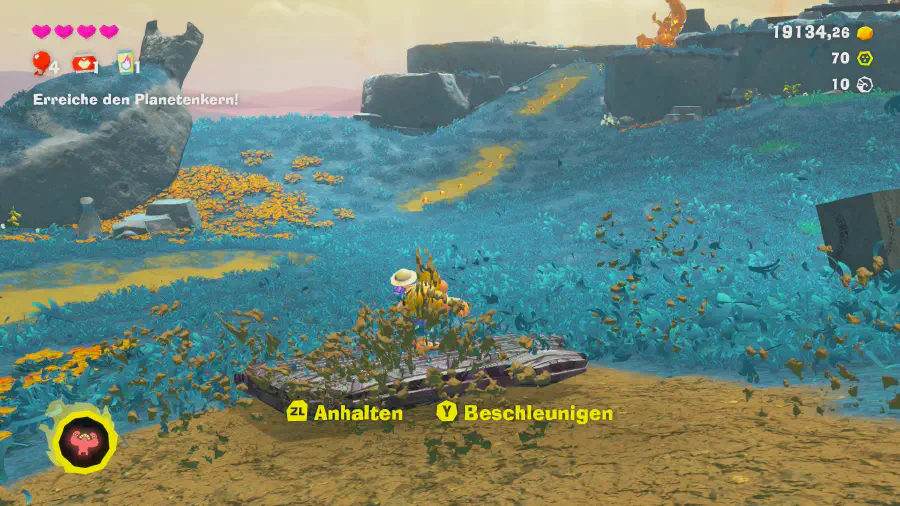The image size is (900, 506).
Task: Select the red balloon item icon
Action: (40, 64)
